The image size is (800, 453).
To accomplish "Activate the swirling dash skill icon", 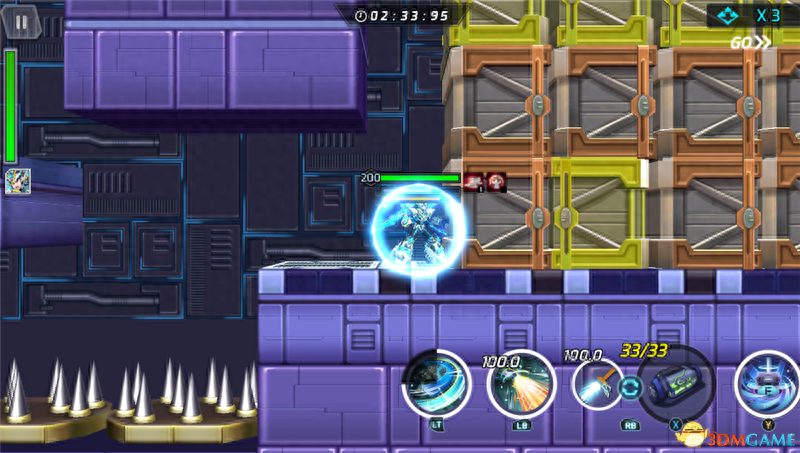I will pos(437,384).
